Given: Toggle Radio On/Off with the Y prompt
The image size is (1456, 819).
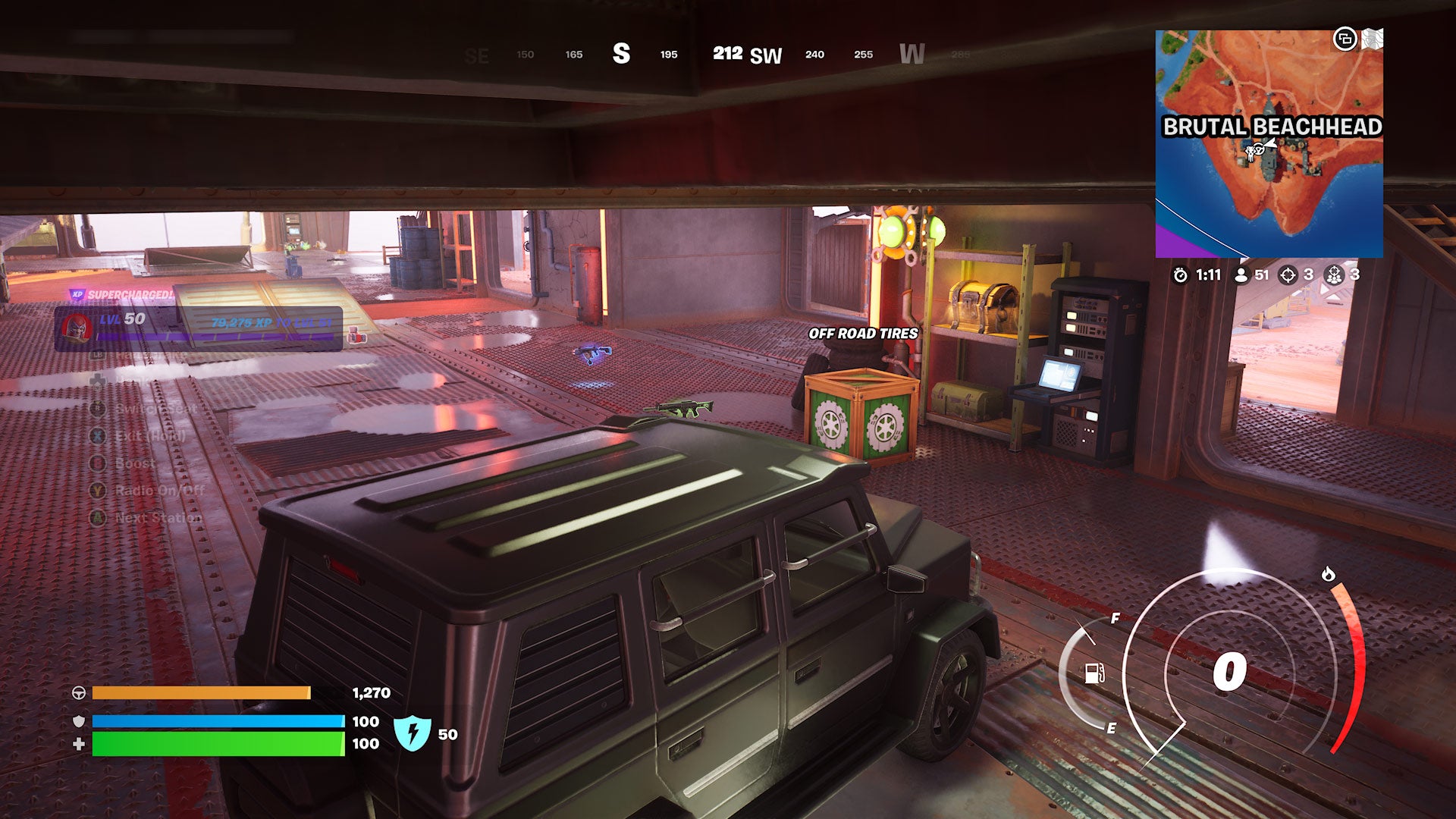Looking at the screenshot, I should coord(97,491).
